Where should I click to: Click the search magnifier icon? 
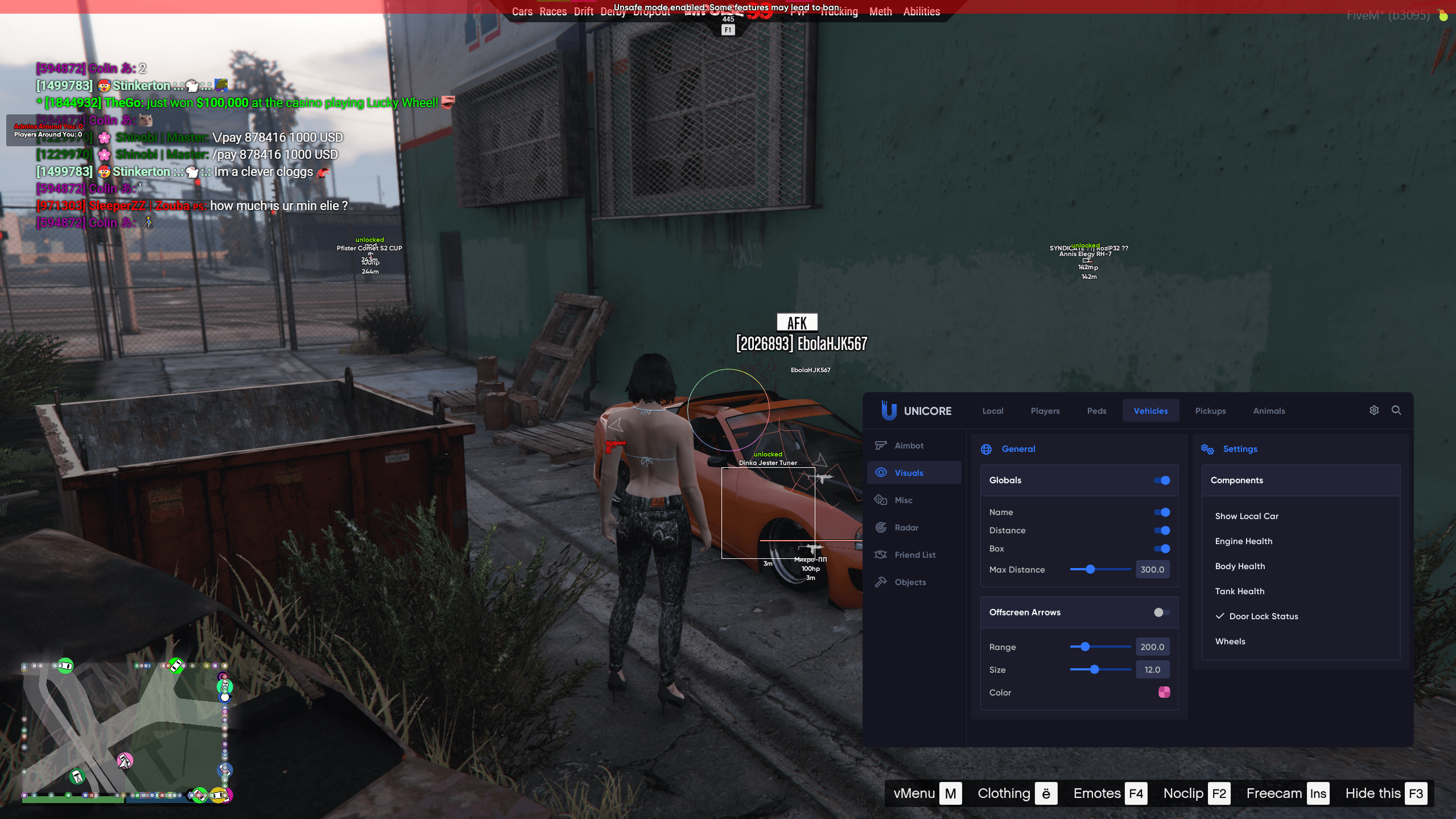pyautogui.click(x=1396, y=410)
